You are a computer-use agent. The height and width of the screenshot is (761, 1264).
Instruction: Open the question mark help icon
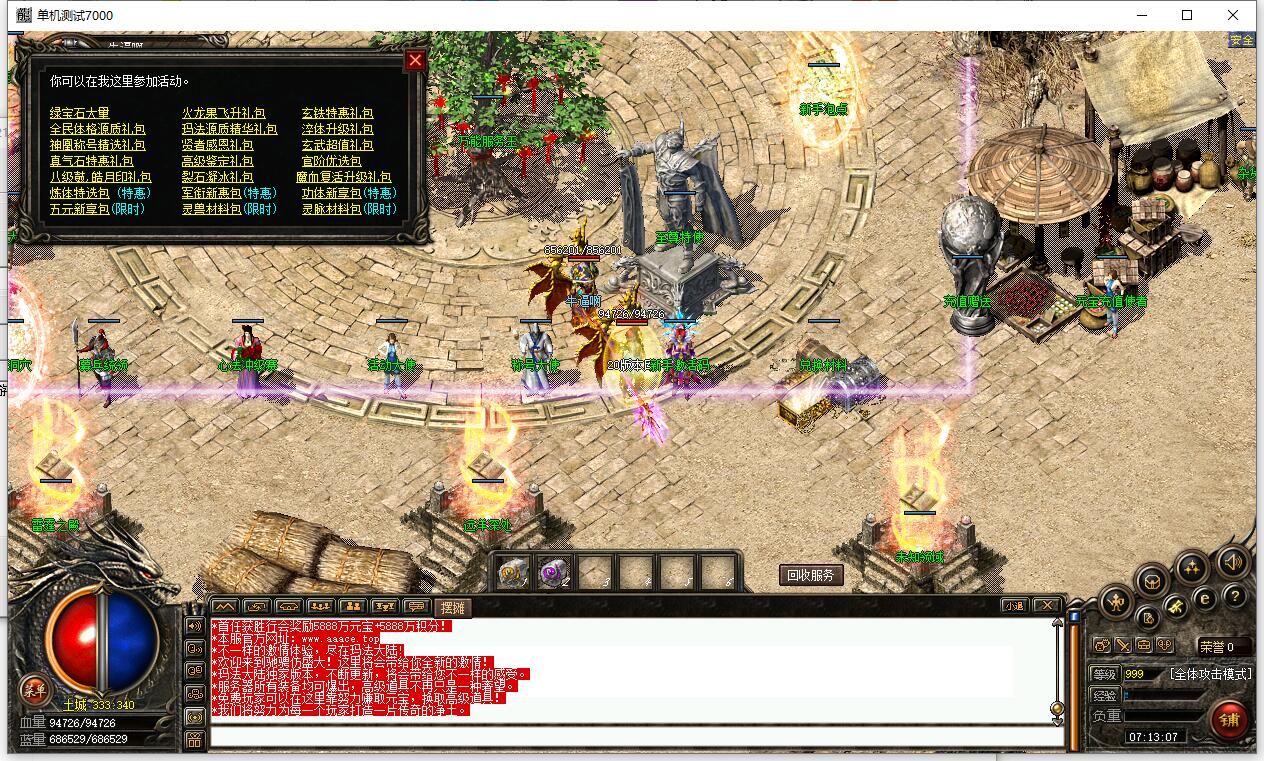1235,597
